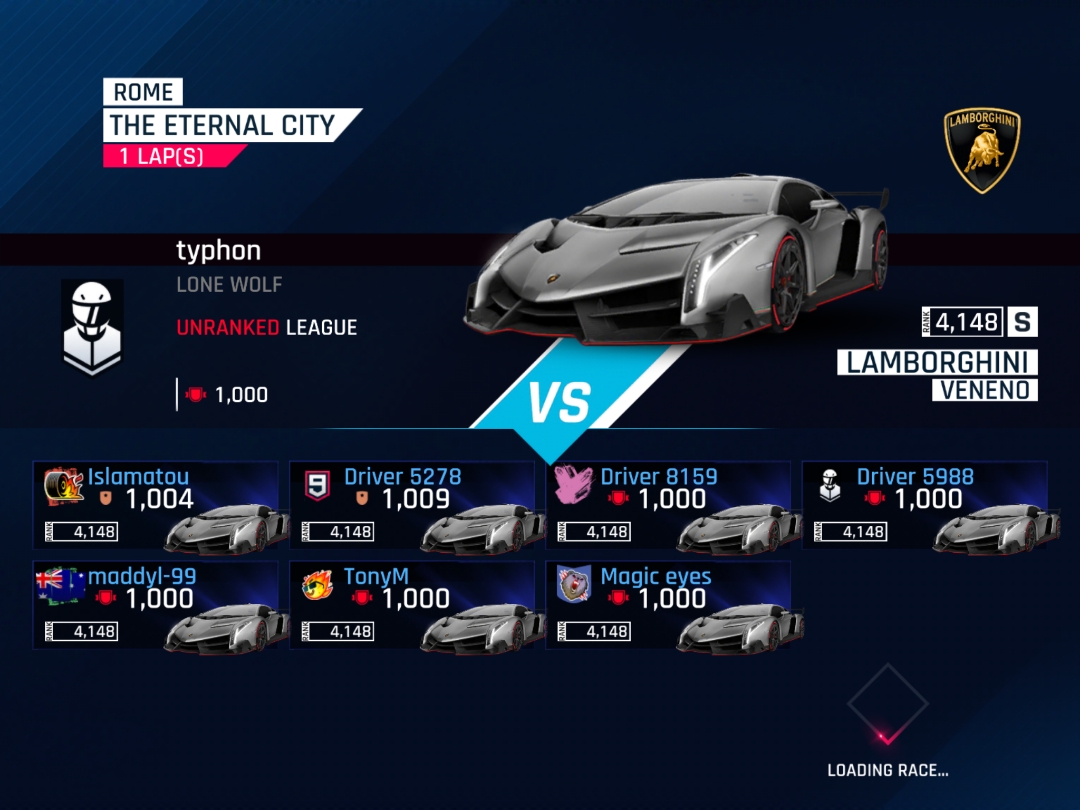Select maddyl-99's opponent card

(155, 605)
